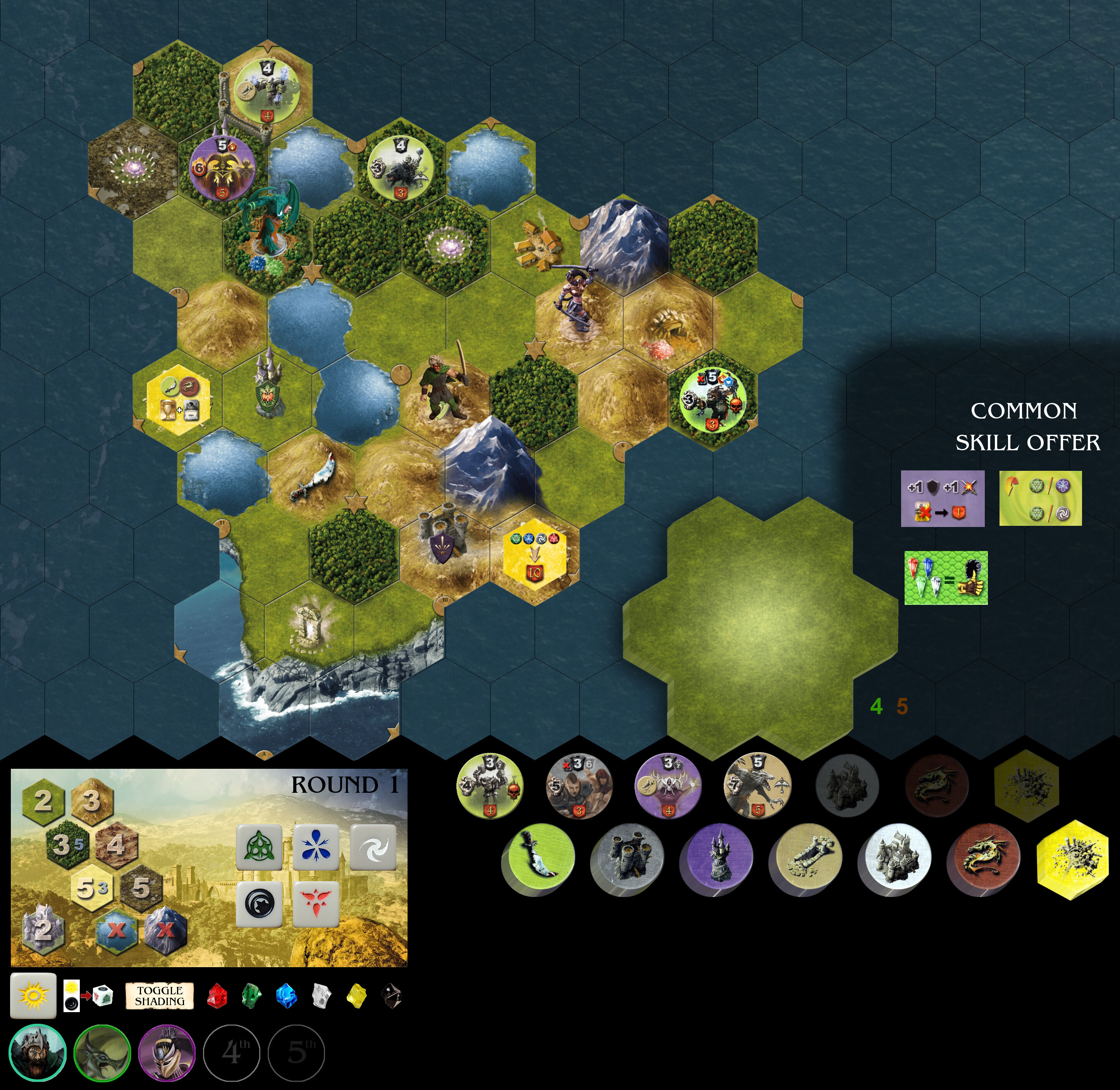
Task: Choose the green dragon hero portrait
Action: click(102, 1052)
